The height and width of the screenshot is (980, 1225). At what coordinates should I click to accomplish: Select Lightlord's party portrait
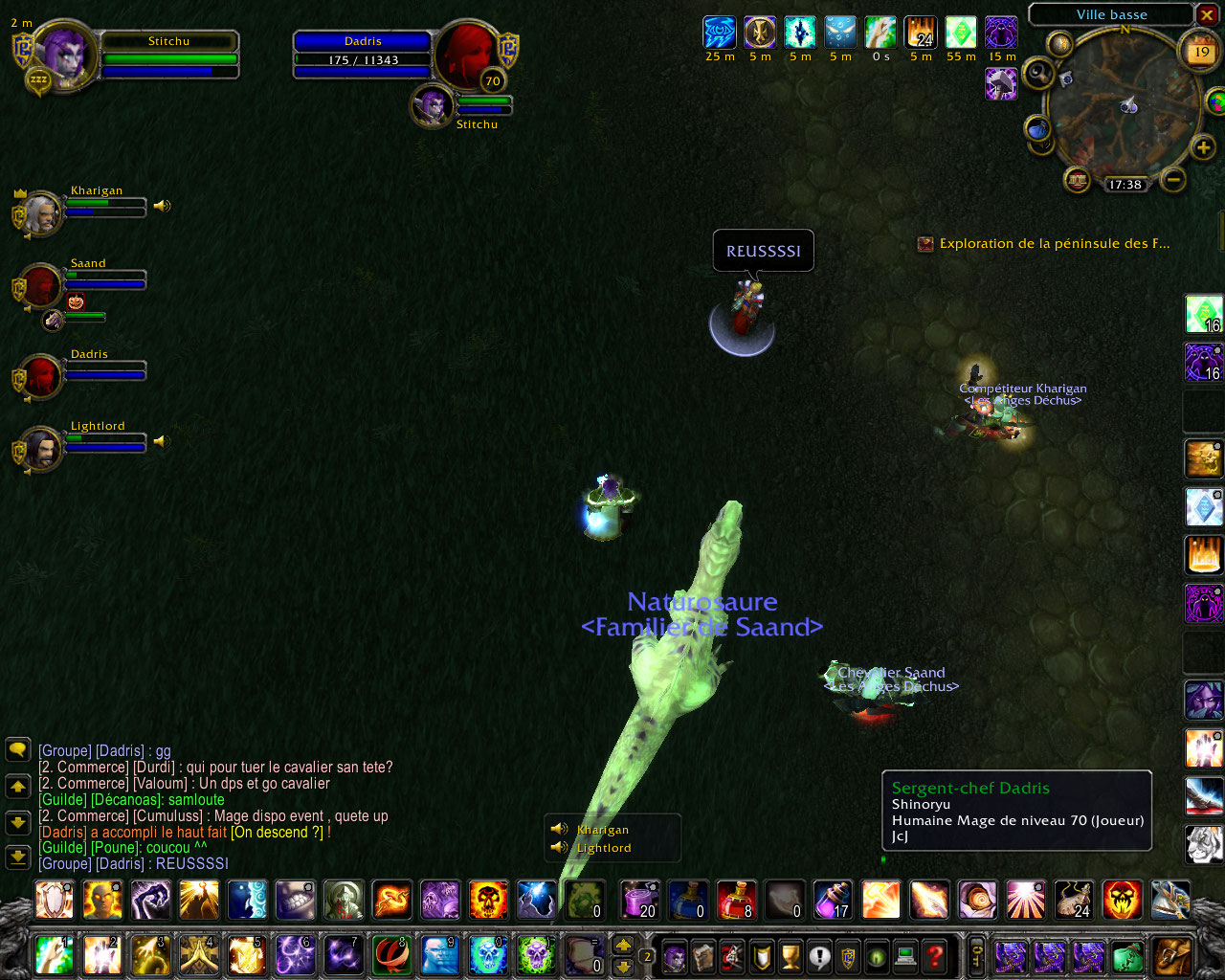pyautogui.click(x=40, y=449)
